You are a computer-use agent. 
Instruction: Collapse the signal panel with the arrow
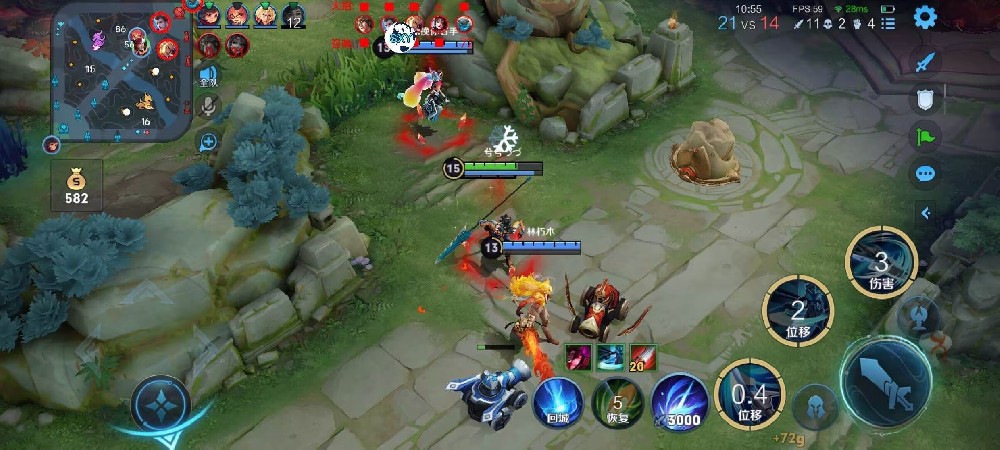point(925,212)
